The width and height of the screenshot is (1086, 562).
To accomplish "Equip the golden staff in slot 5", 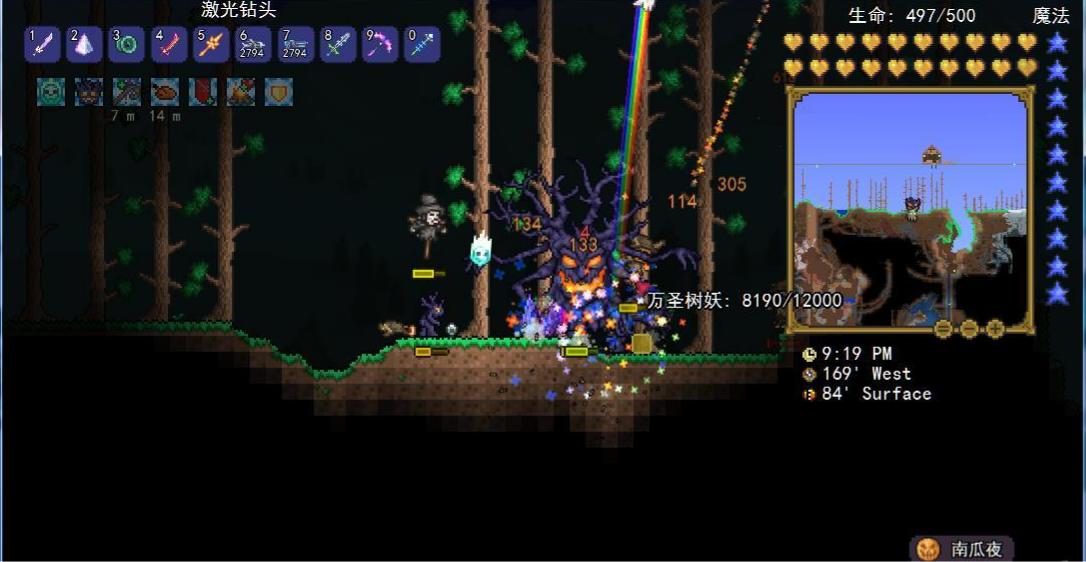I will pyautogui.click(x=211, y=44).
